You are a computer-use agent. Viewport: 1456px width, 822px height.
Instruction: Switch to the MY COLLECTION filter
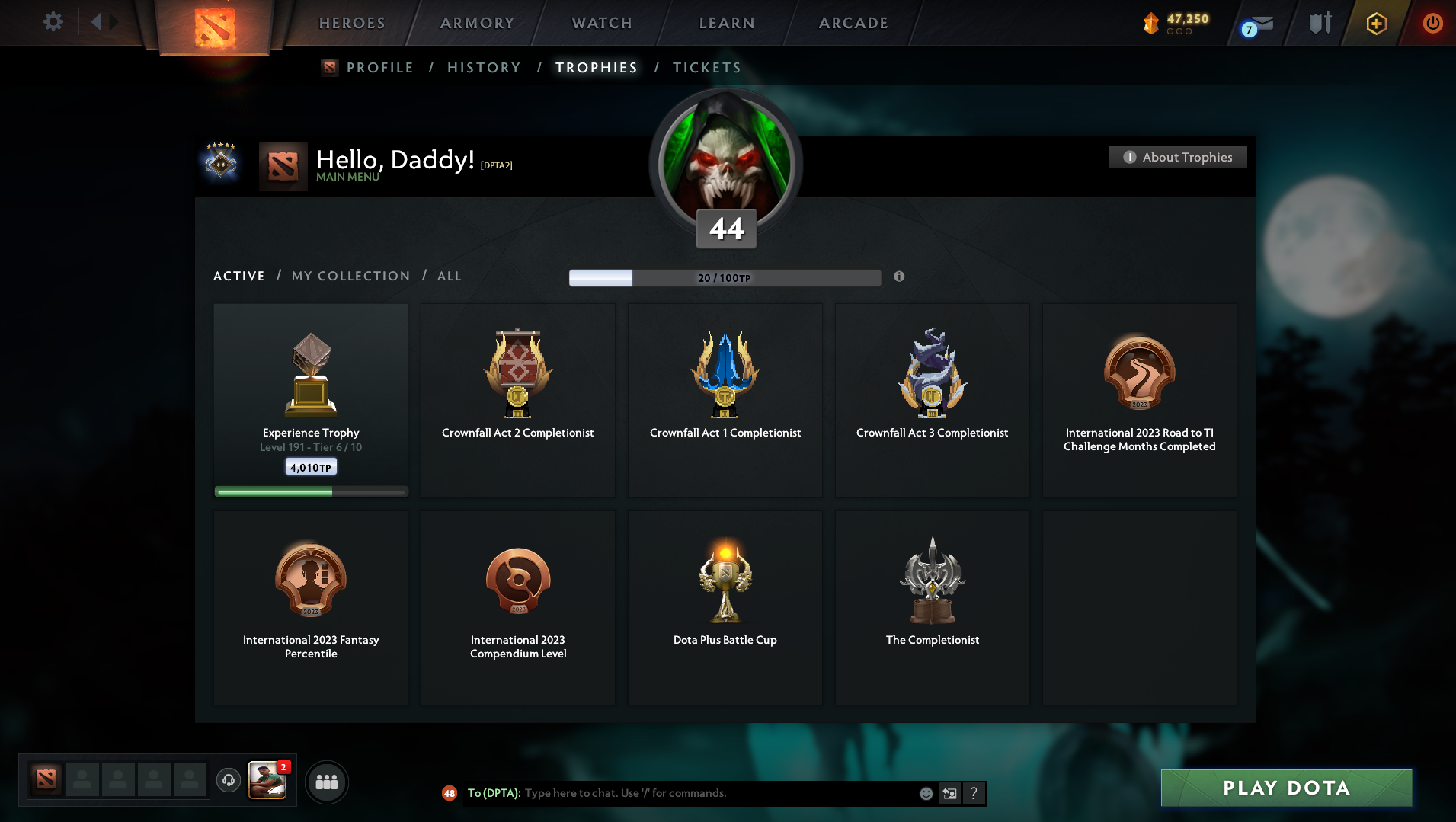(x=350, y=276)
